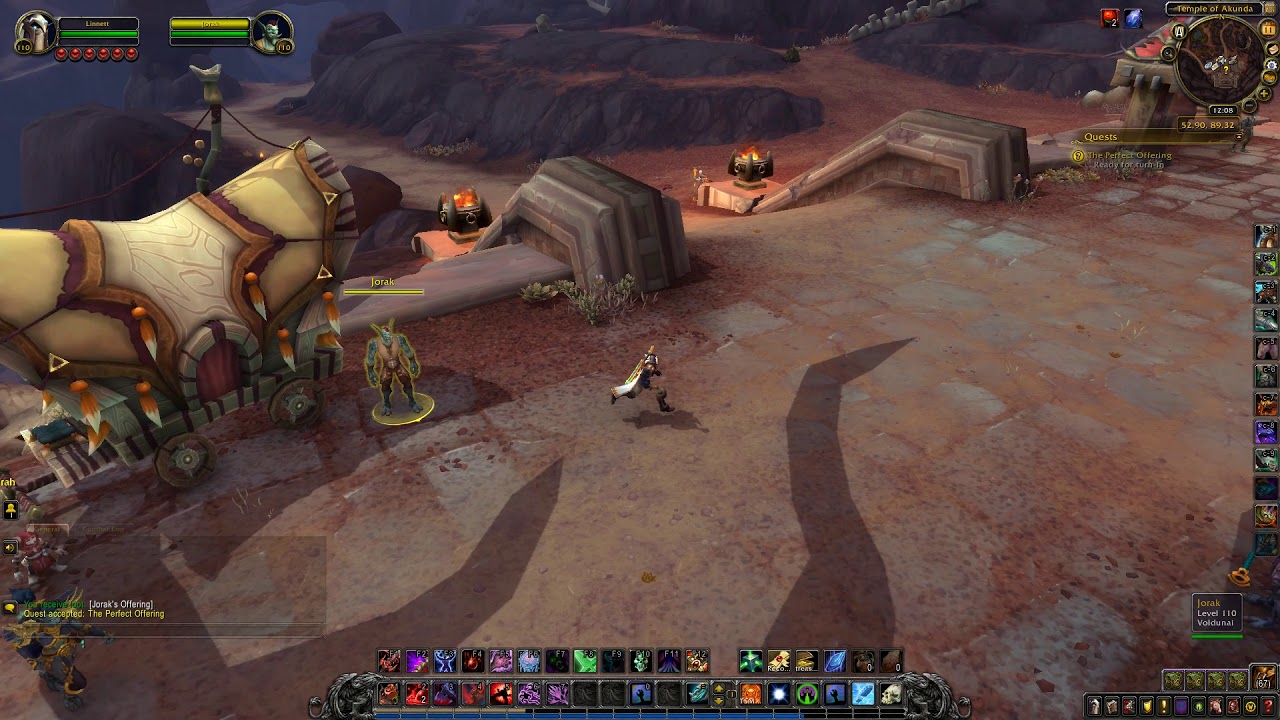Open the main backpack with 67 slots
This screenshot has width=1280, height=720.
1265,677
